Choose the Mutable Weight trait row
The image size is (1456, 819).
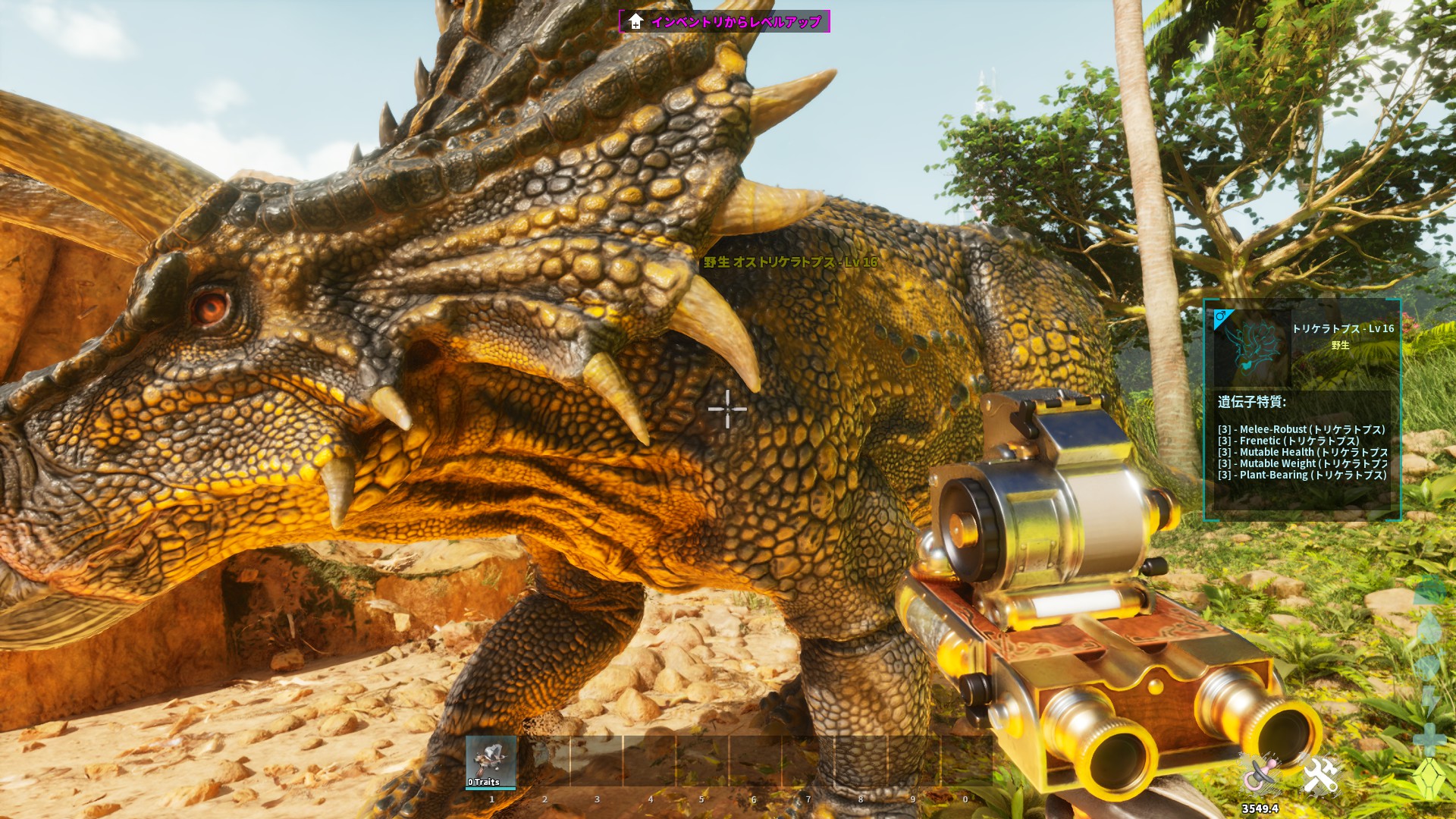(x=1302, y=463)
